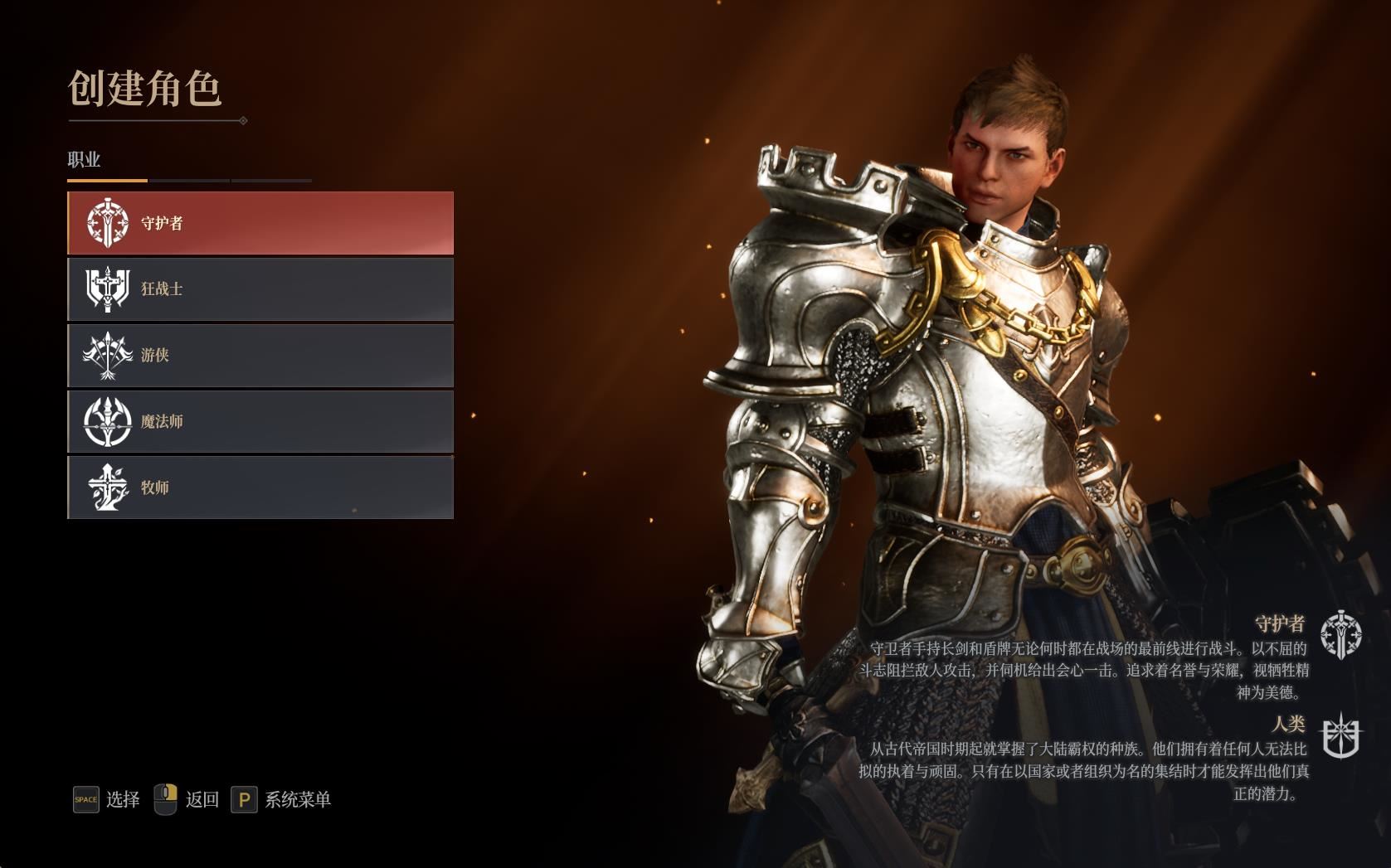The image size is (1391, 868).
Task: Choose the 牧师 class entry
Action: [260, 487]
